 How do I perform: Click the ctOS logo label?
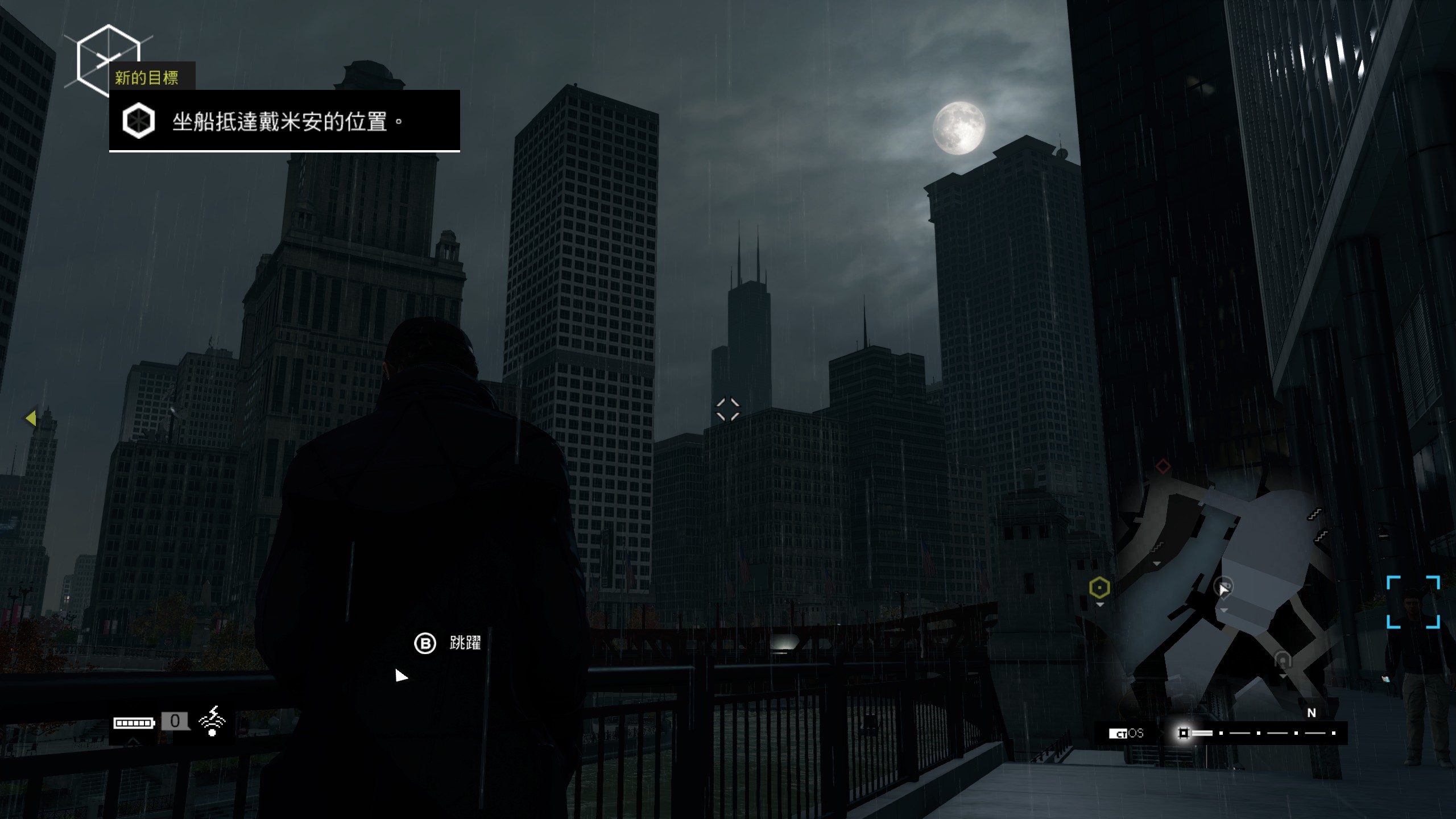1126,733
